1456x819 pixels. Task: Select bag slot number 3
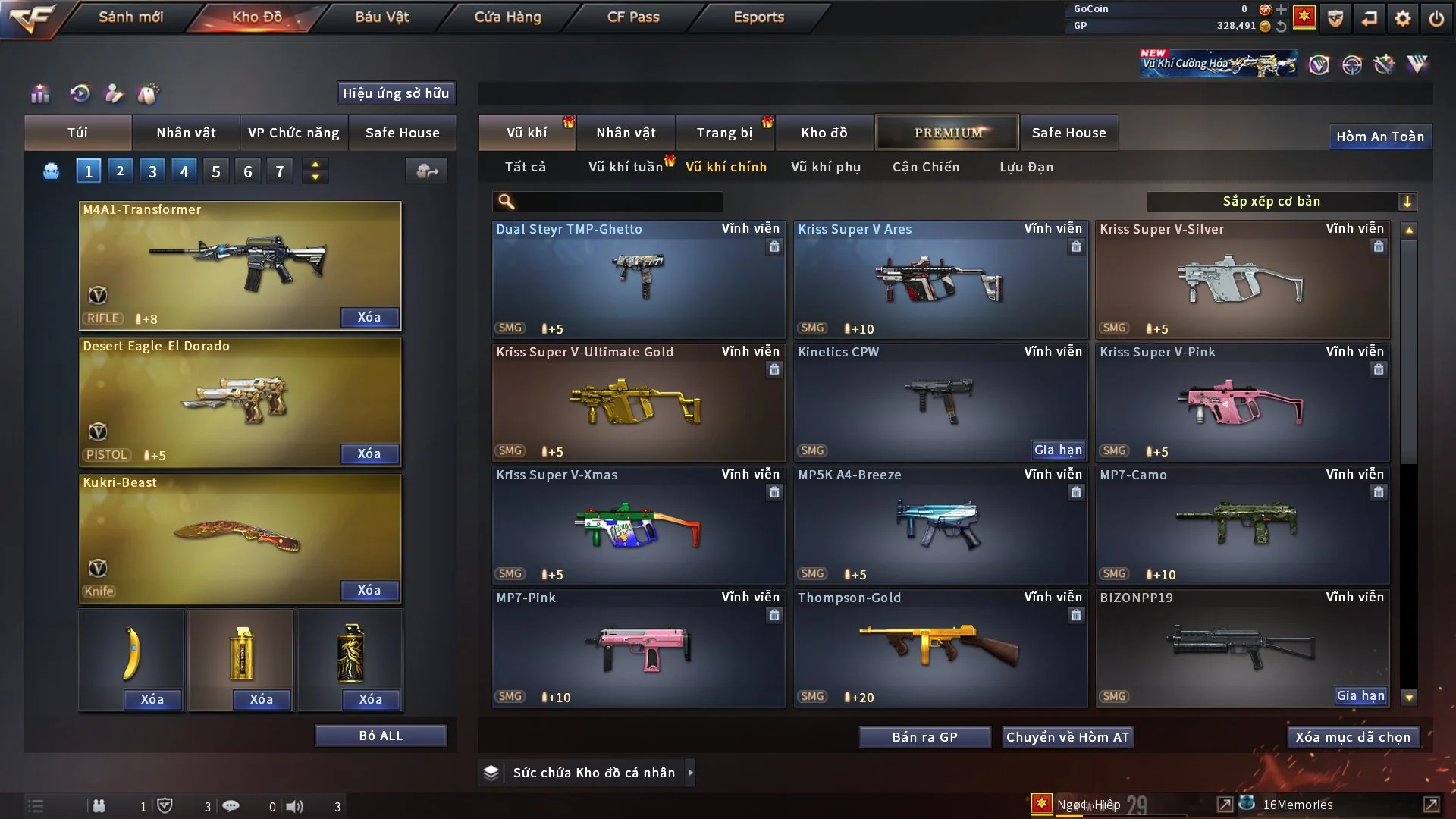click(x=152, y=171)
